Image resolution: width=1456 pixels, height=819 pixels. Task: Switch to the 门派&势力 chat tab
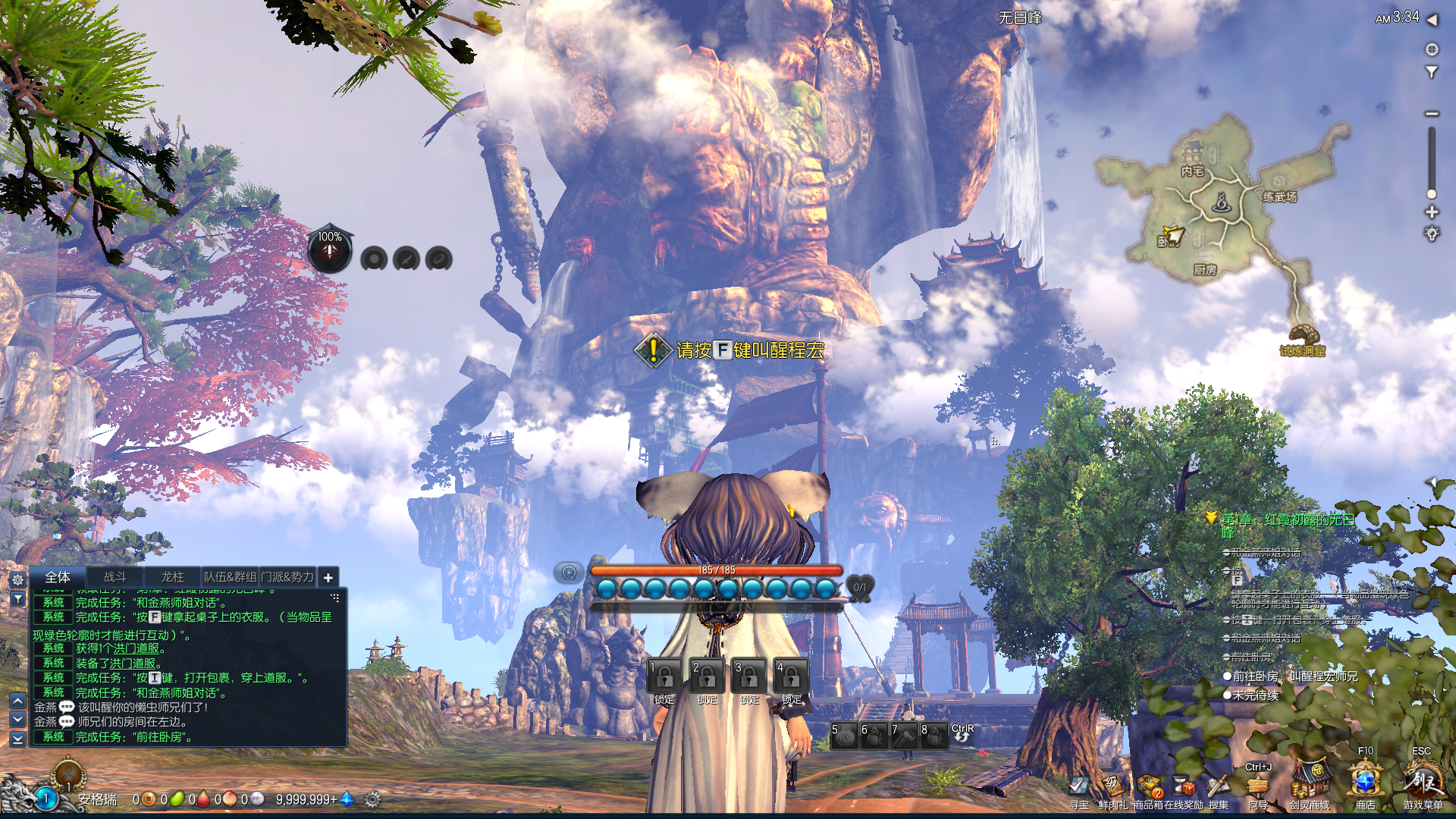pyautogui.click(x=287, y=577)
